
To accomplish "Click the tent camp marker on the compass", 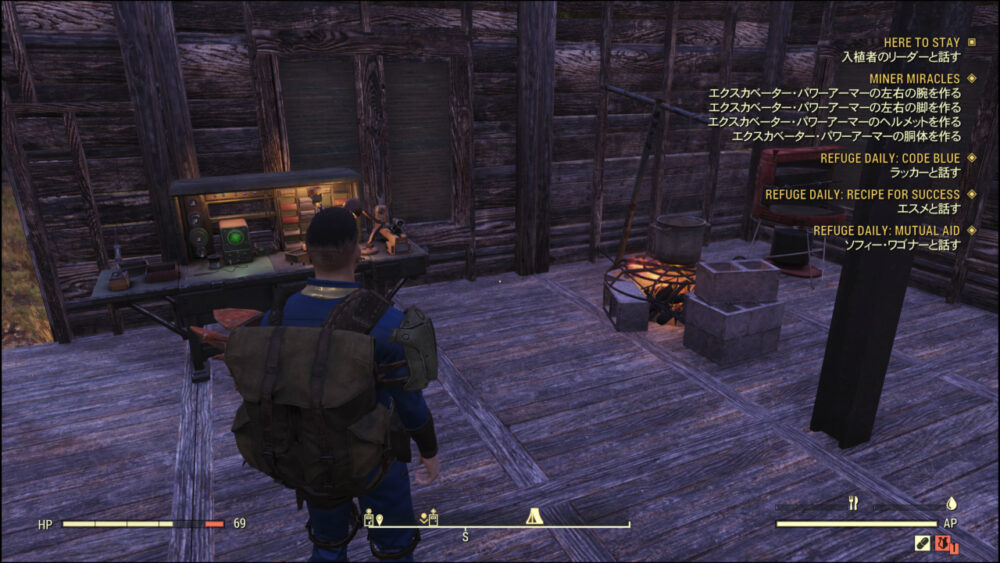I will click(x=534, y=517).
